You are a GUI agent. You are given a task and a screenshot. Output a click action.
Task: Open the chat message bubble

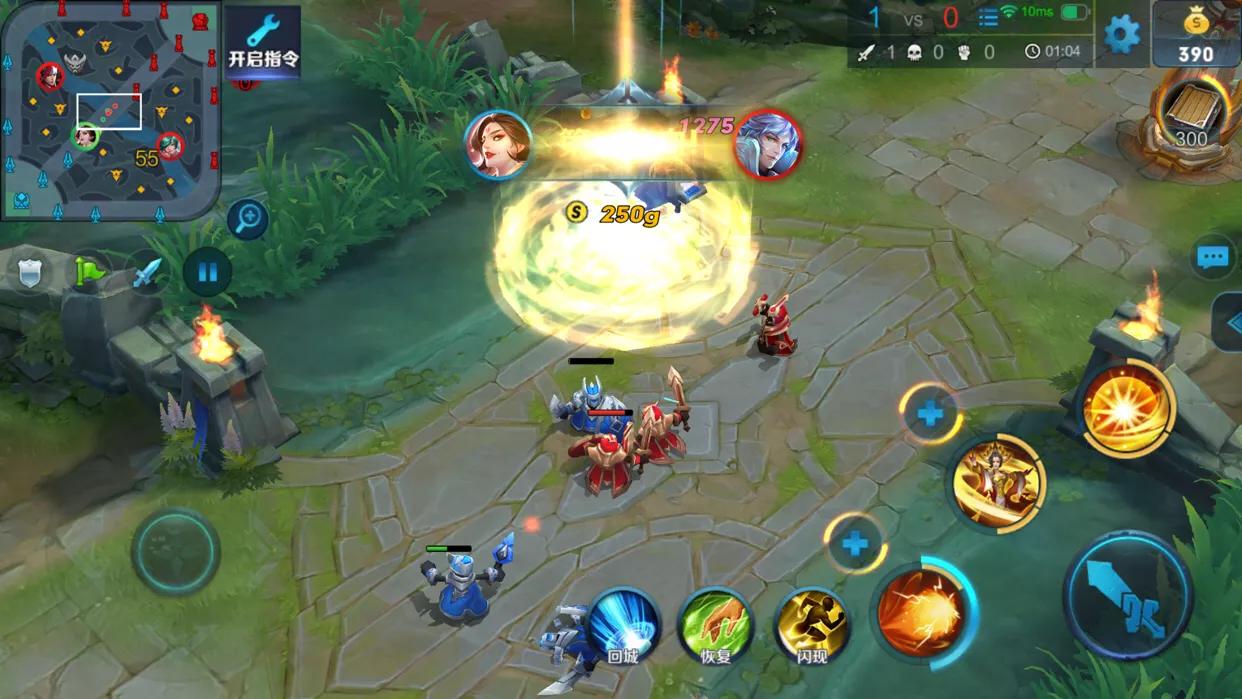point(1213,258)
